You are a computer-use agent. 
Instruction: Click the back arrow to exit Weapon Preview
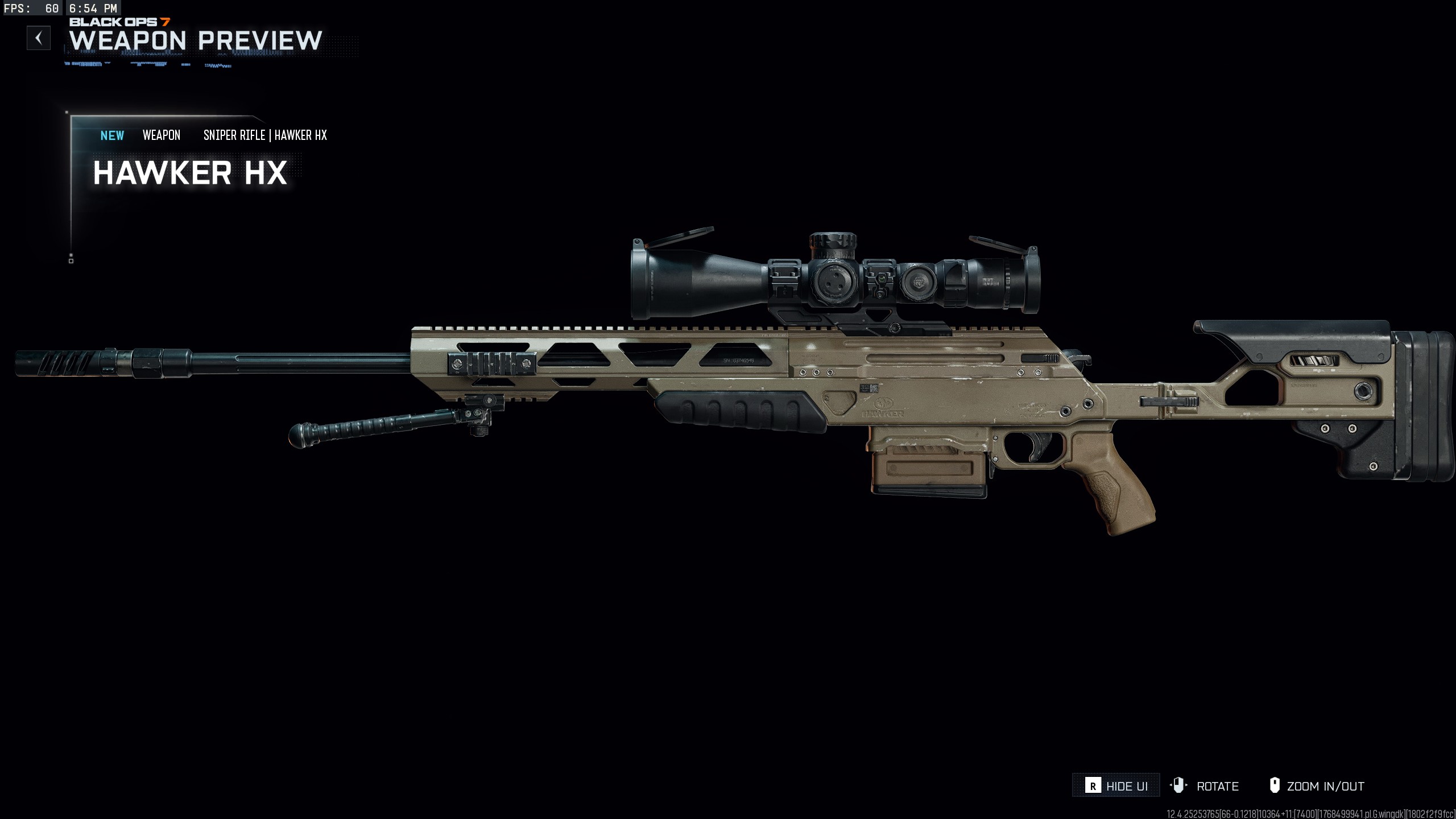pos(38,39)
